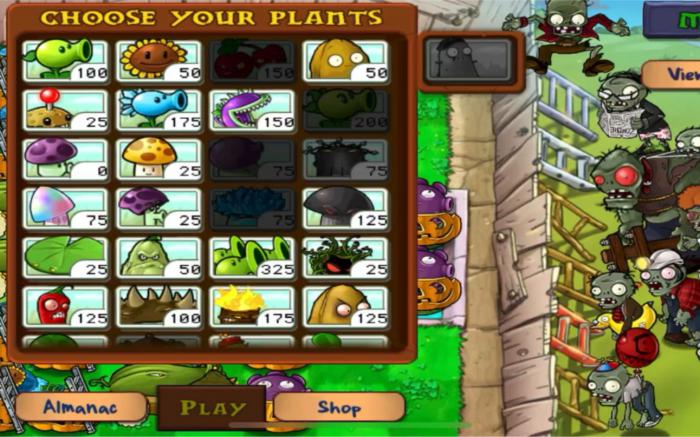Select the Puff-shroom seed packet
The width and height of the screenshot is (700, 437).
(65, 158)
